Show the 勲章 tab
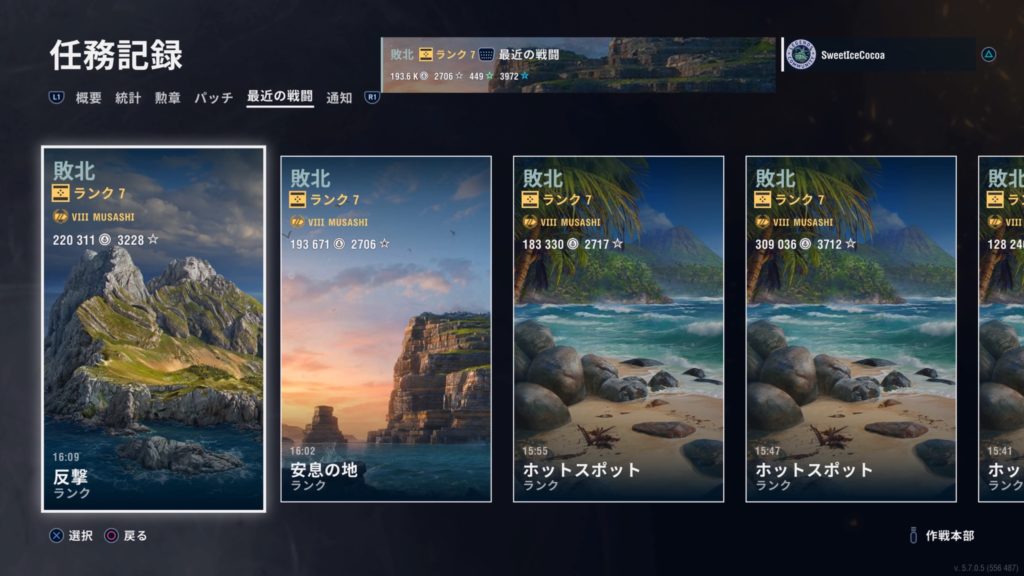The width and height of the screenshot is (1024, 576). coord(167,98)
